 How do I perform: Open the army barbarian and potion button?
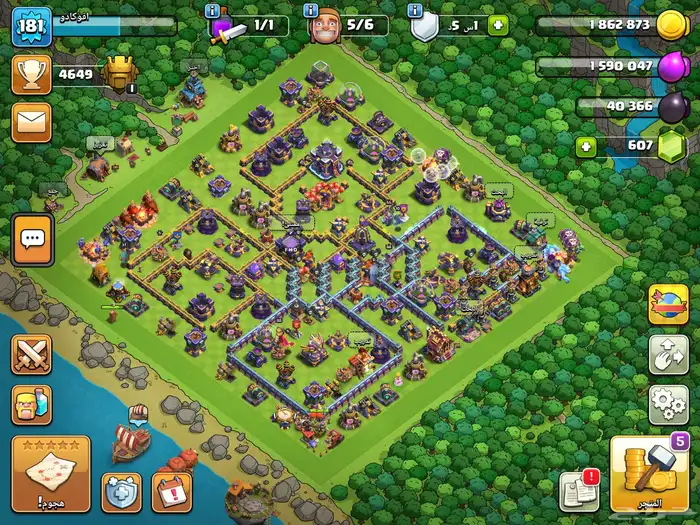click(x=31, y=405)
